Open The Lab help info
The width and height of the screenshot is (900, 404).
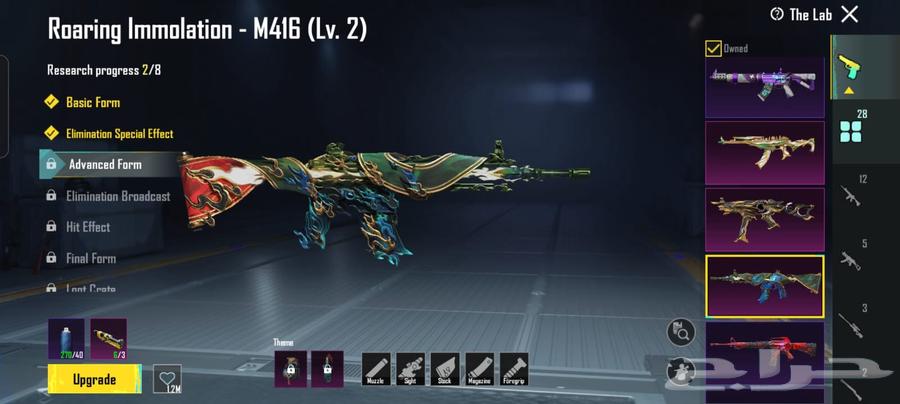pos(777,14)
